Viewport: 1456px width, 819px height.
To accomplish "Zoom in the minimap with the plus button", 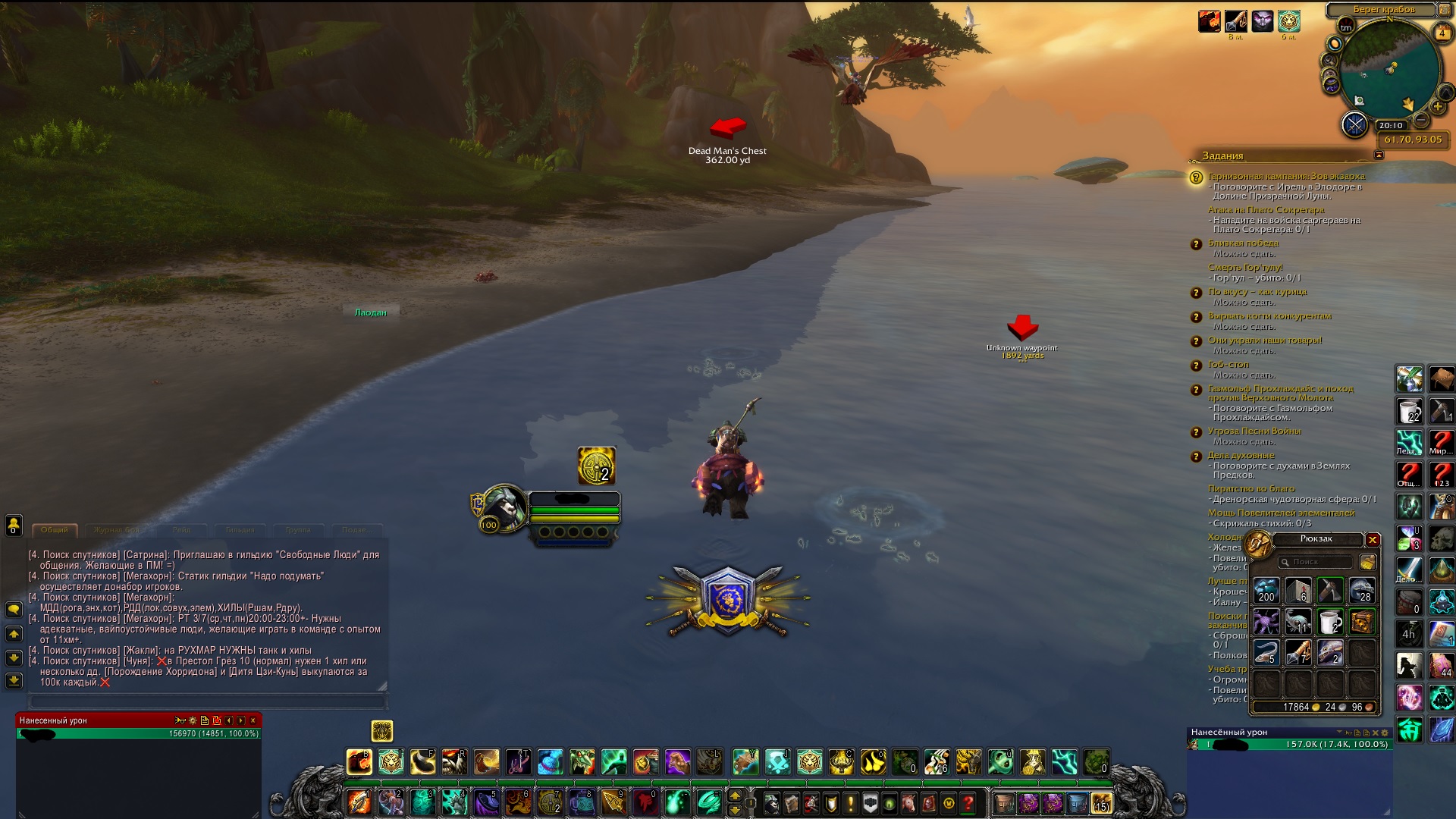I will coord(1437,107).
